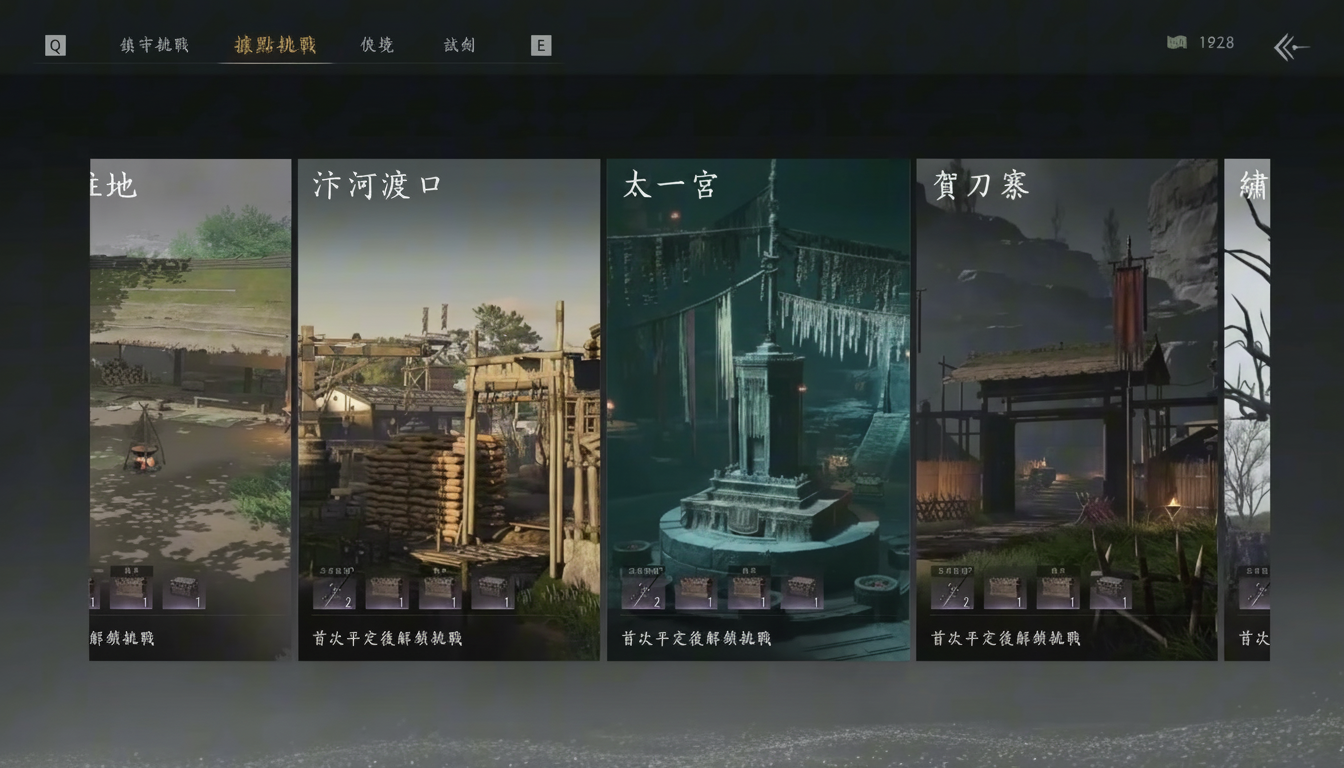The image size is (1344, 768).
Task: Click the first chest reward icon under 太一宮
Action: (695, 591)
